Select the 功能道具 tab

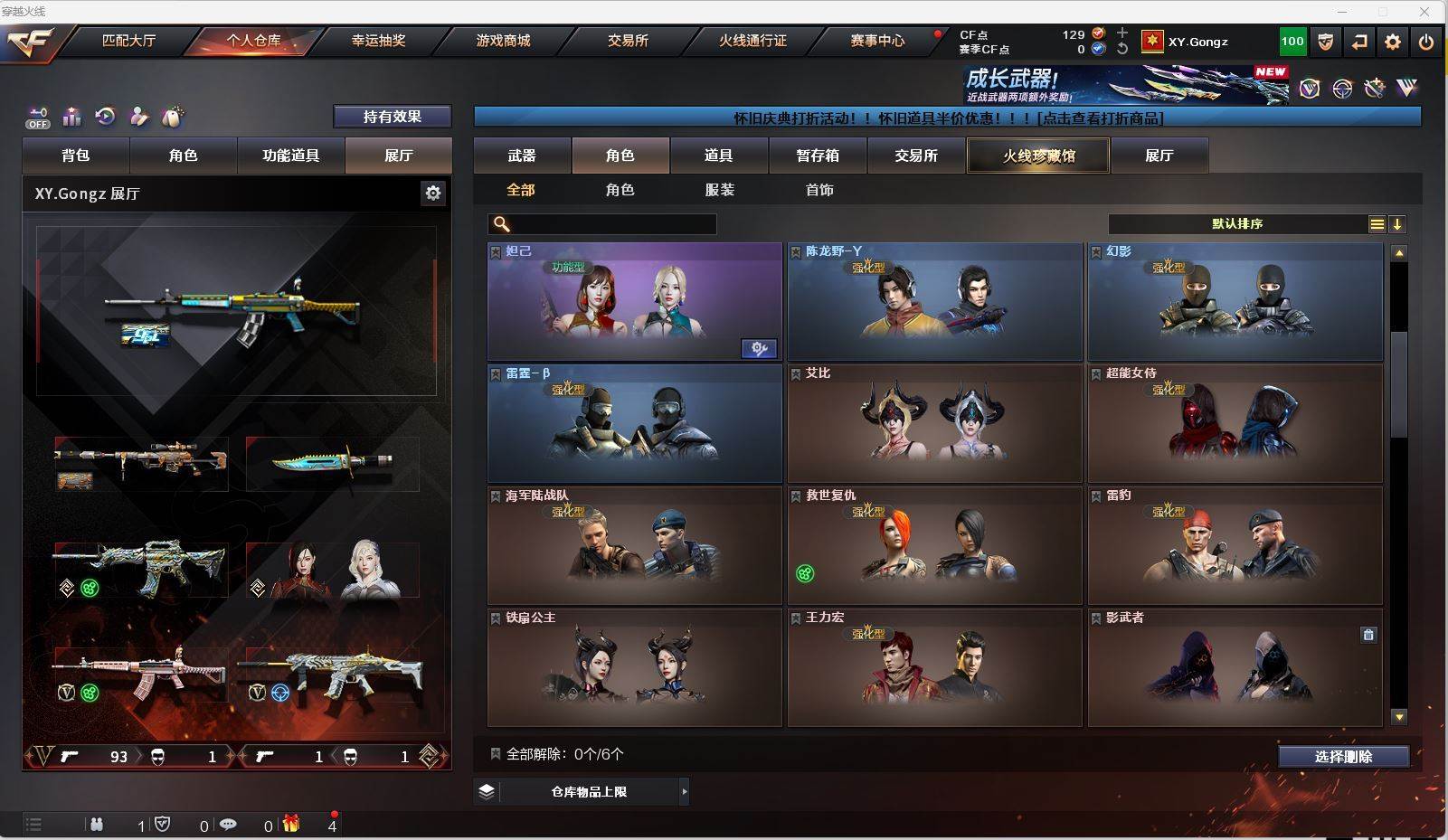(290, 156)
